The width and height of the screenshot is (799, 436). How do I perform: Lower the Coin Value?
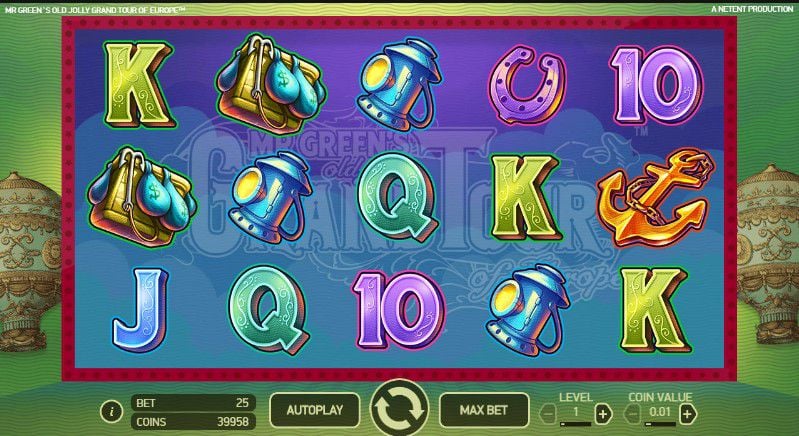click(631, 413)
